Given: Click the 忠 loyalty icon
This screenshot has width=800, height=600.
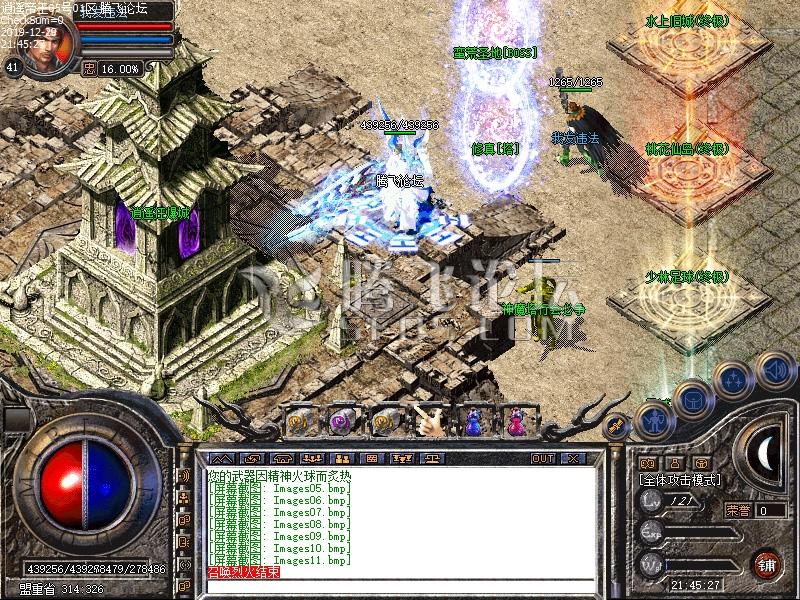Looking at the screenshot, I should [89, 68].
